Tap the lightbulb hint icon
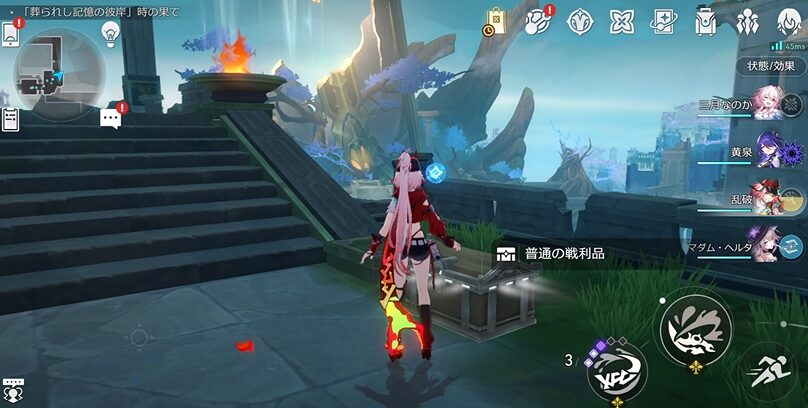 coord(110,33)
